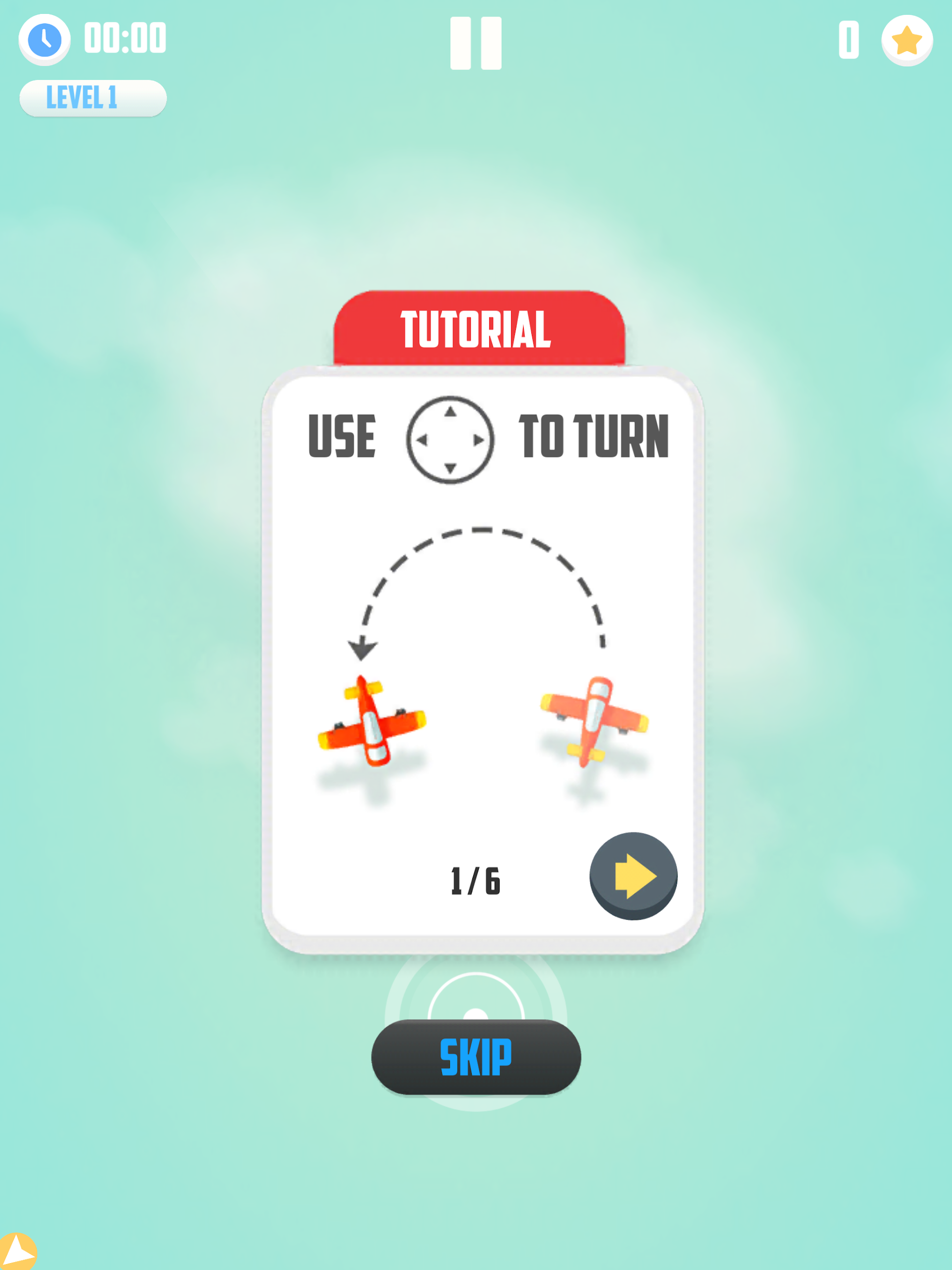Select the LEVEL 1 badge
Screen dimensions: 952x1270
click(93, 98)
